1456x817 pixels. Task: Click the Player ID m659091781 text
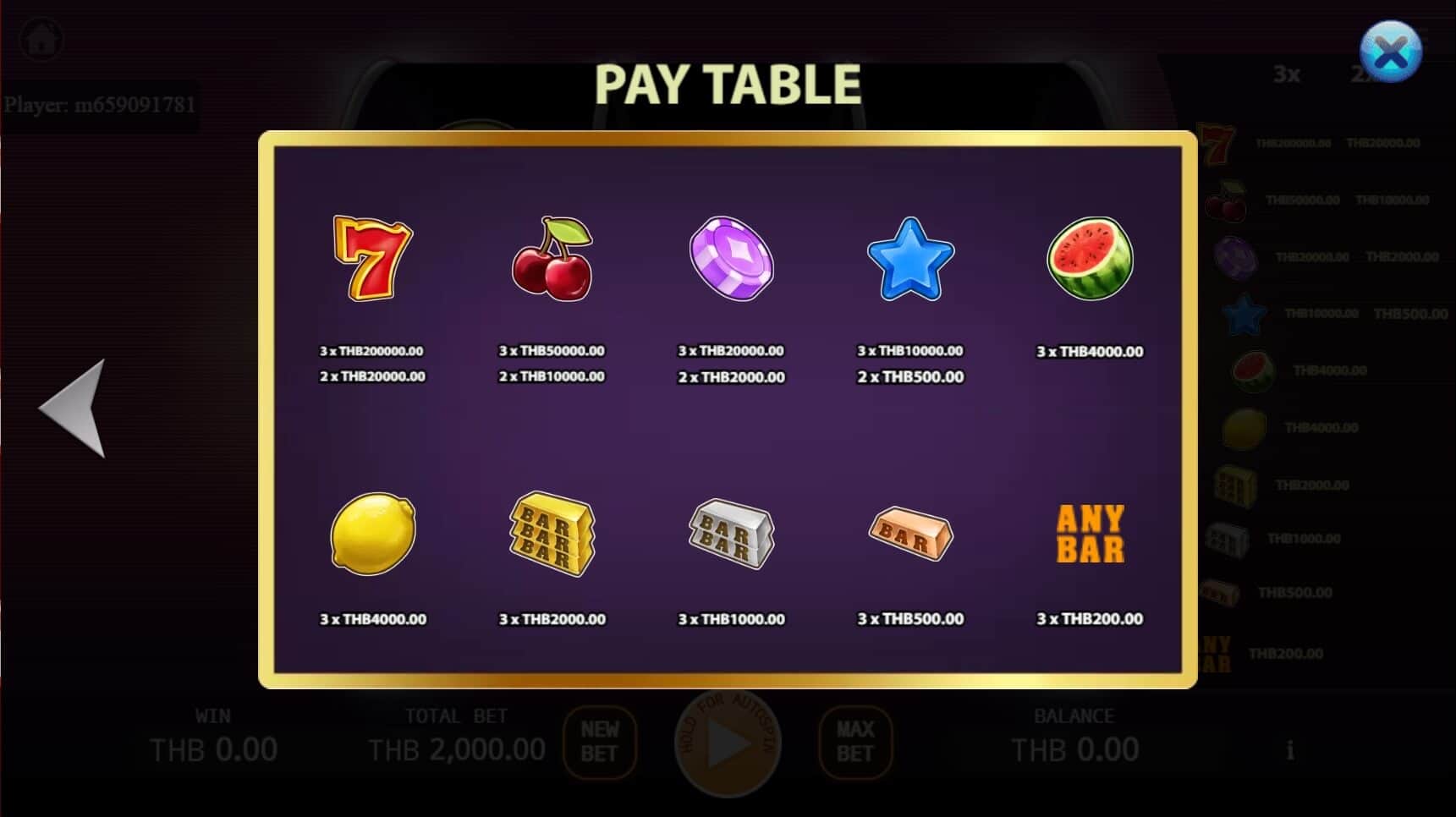(x=102, y=105)
